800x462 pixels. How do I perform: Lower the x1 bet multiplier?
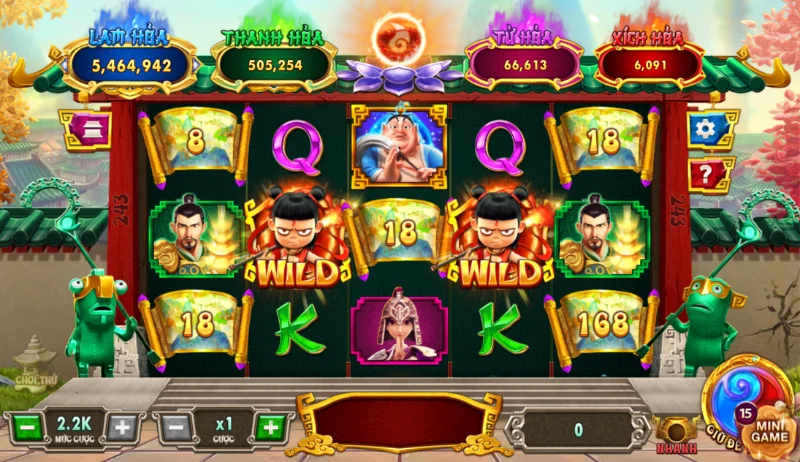(x=175, y=428)
